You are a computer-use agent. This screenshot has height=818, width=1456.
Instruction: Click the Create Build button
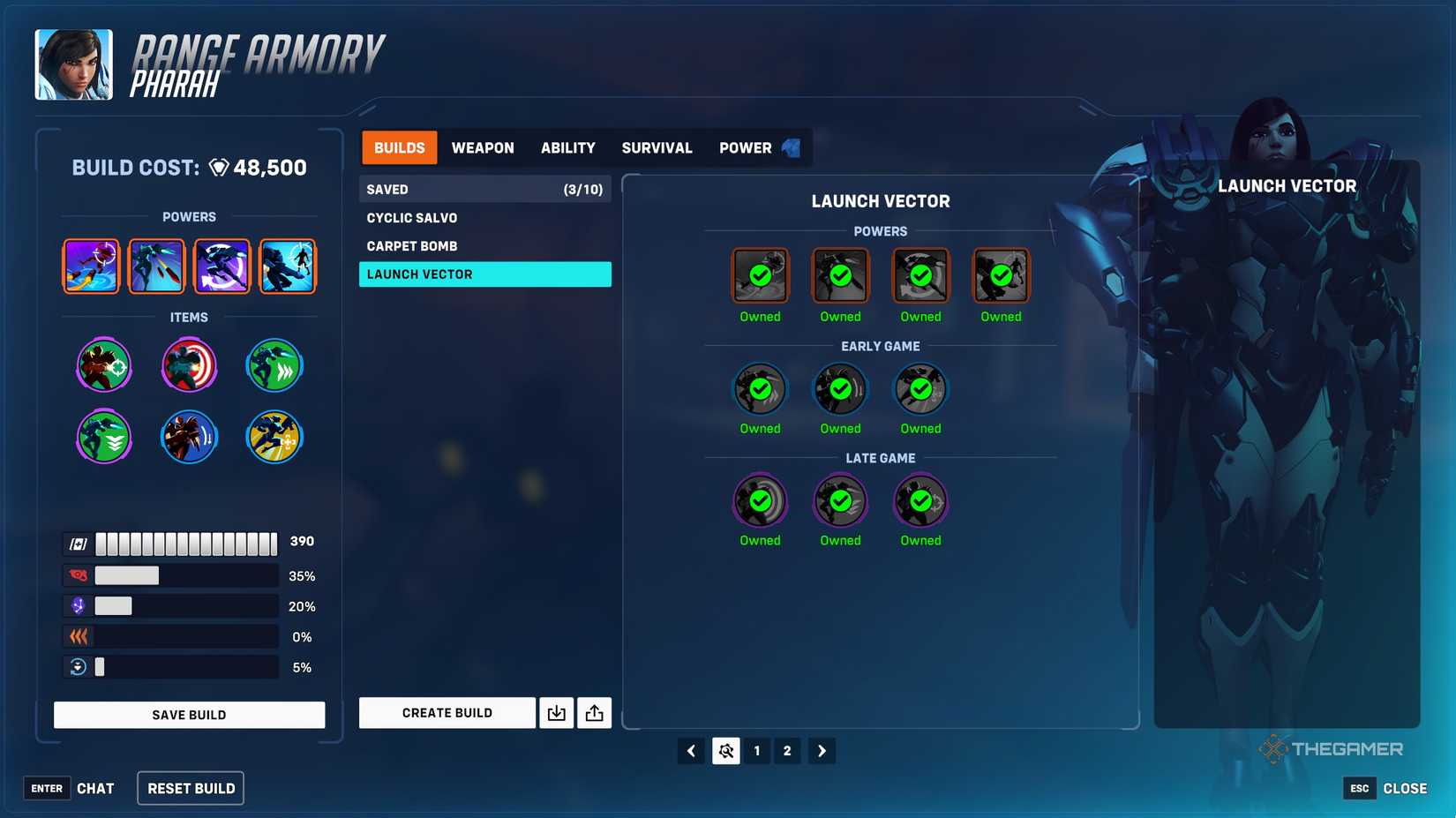(x=447, y=712)
